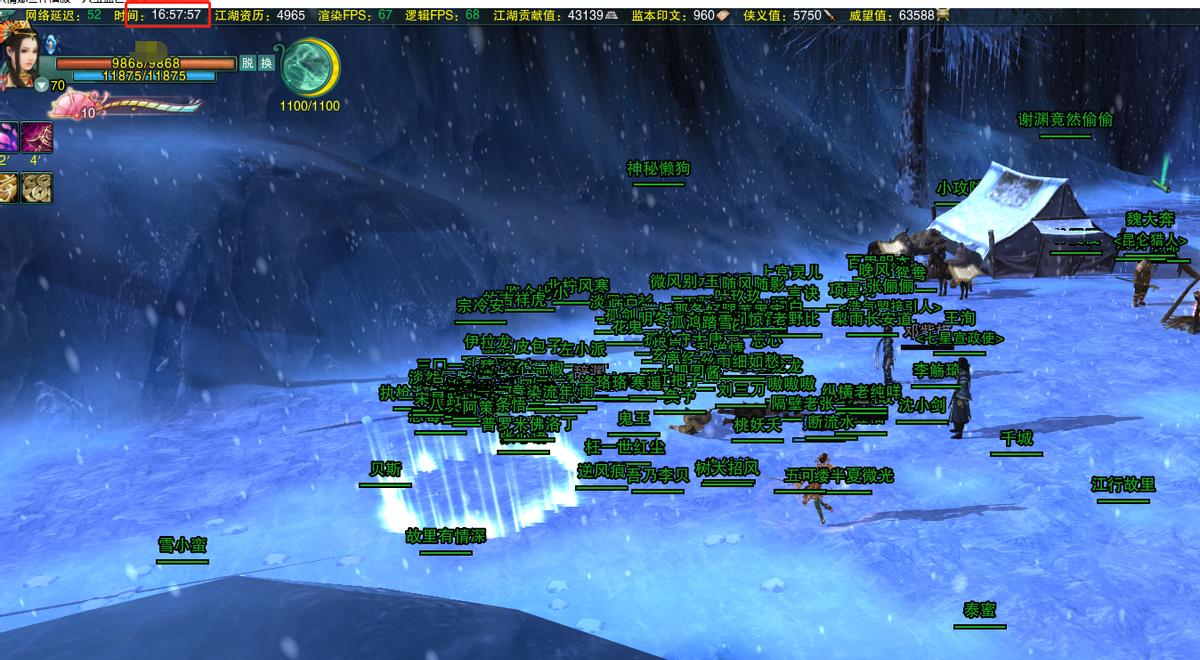
Task: Open the down-arrow menu beside level 70
Action: click(41, 86)
